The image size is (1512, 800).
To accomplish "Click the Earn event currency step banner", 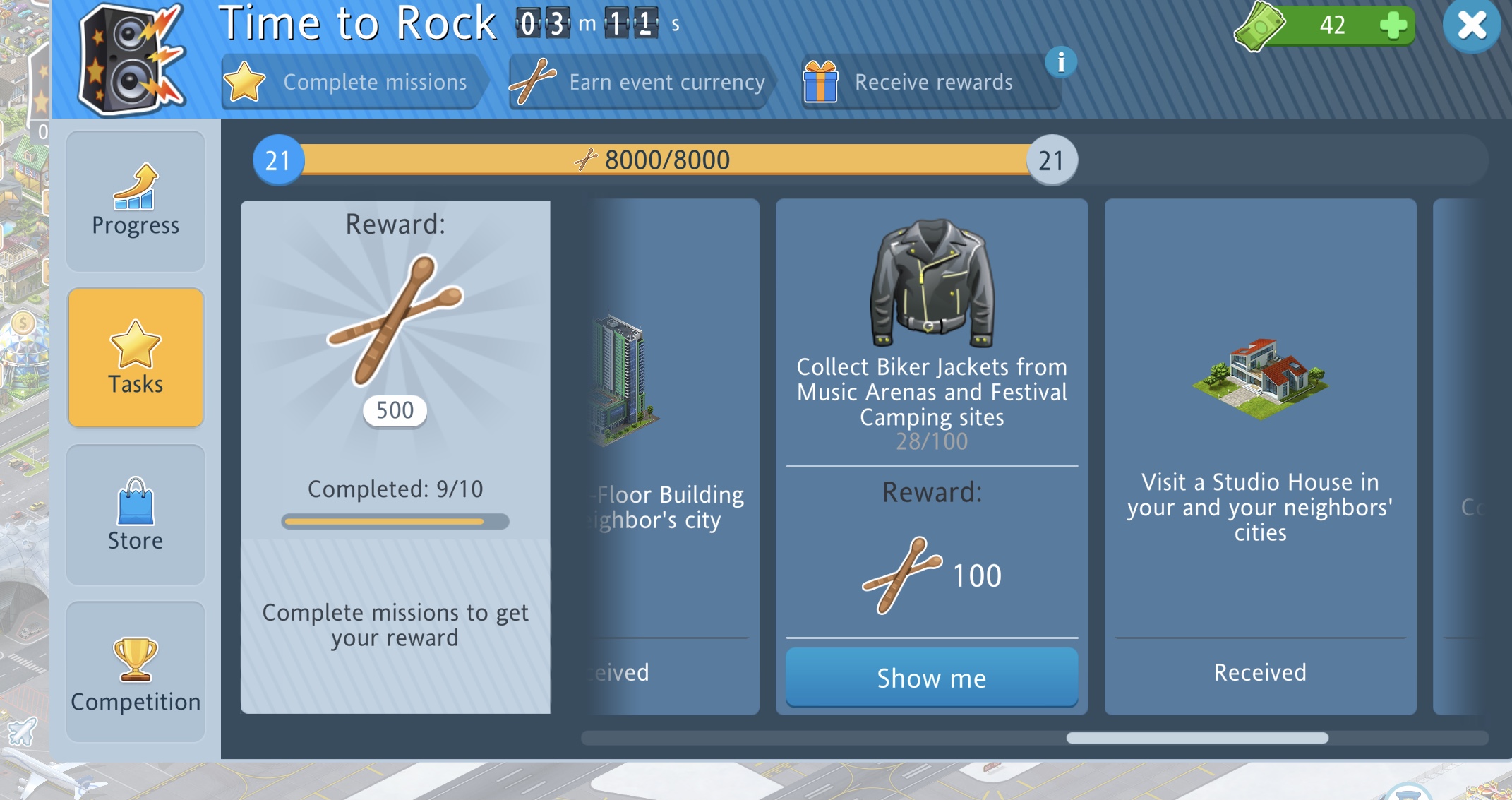I will [639, 83].
